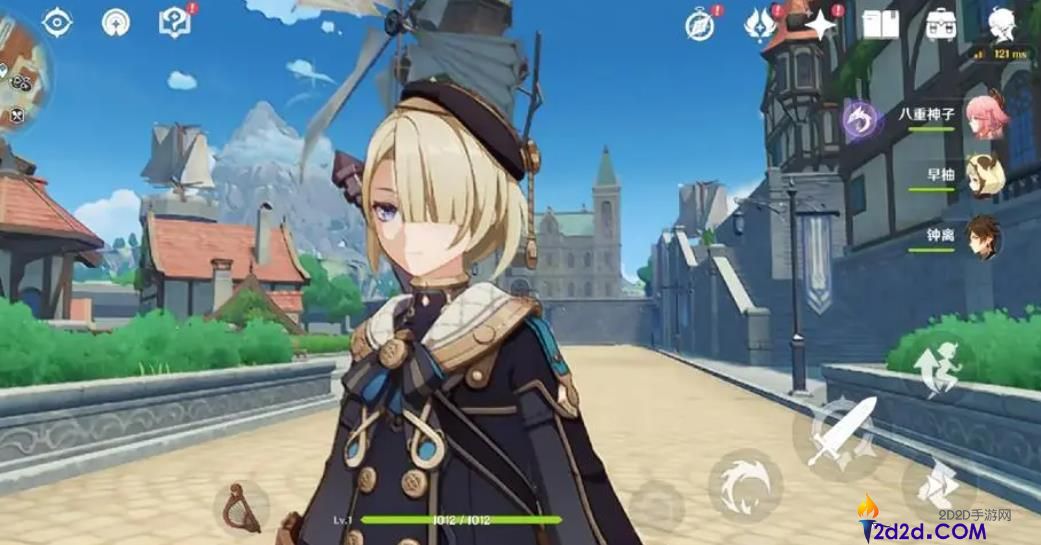Activate the swirl elemental skill button
The width and height of the screenshot is (1041, 545).
coord(744,483)
